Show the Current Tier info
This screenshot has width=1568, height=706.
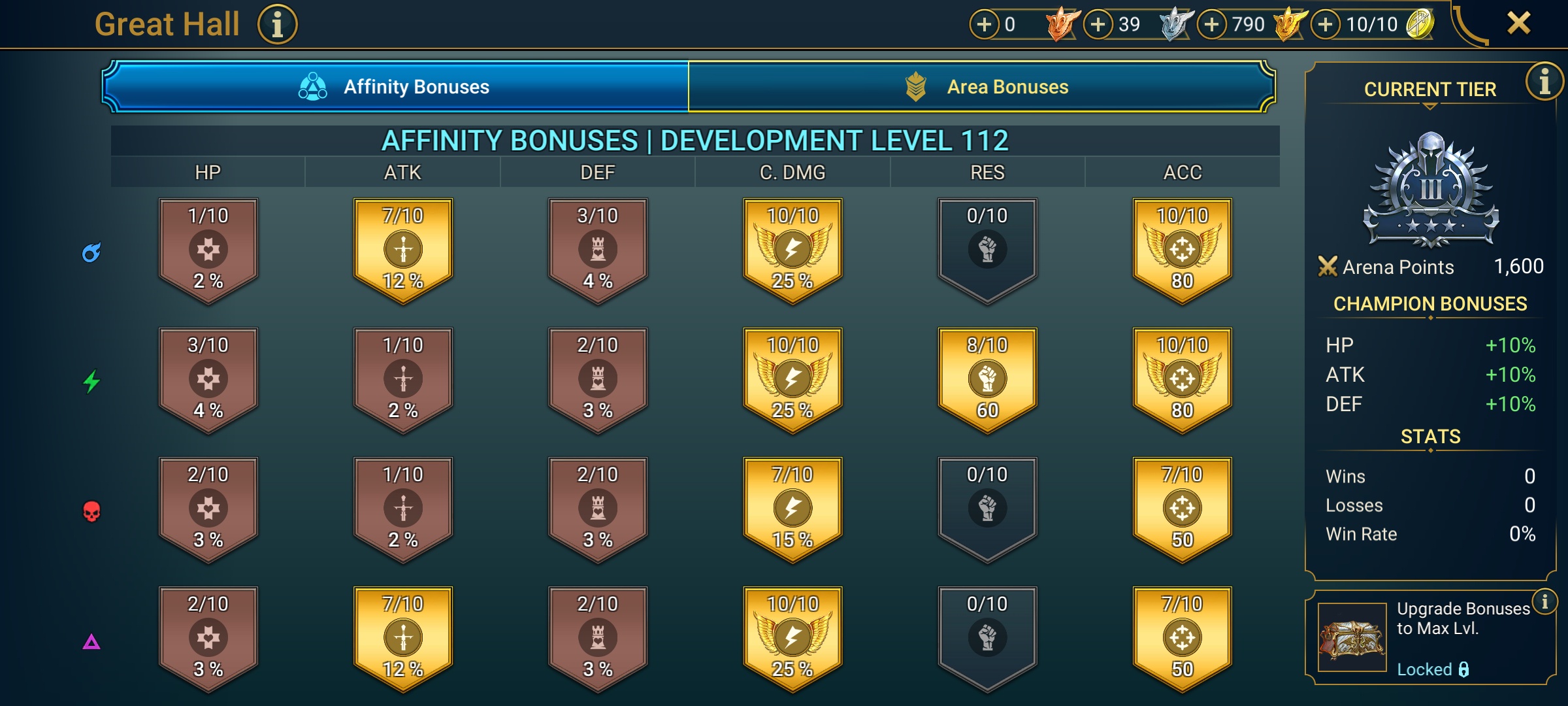(x=1544, y=82)
